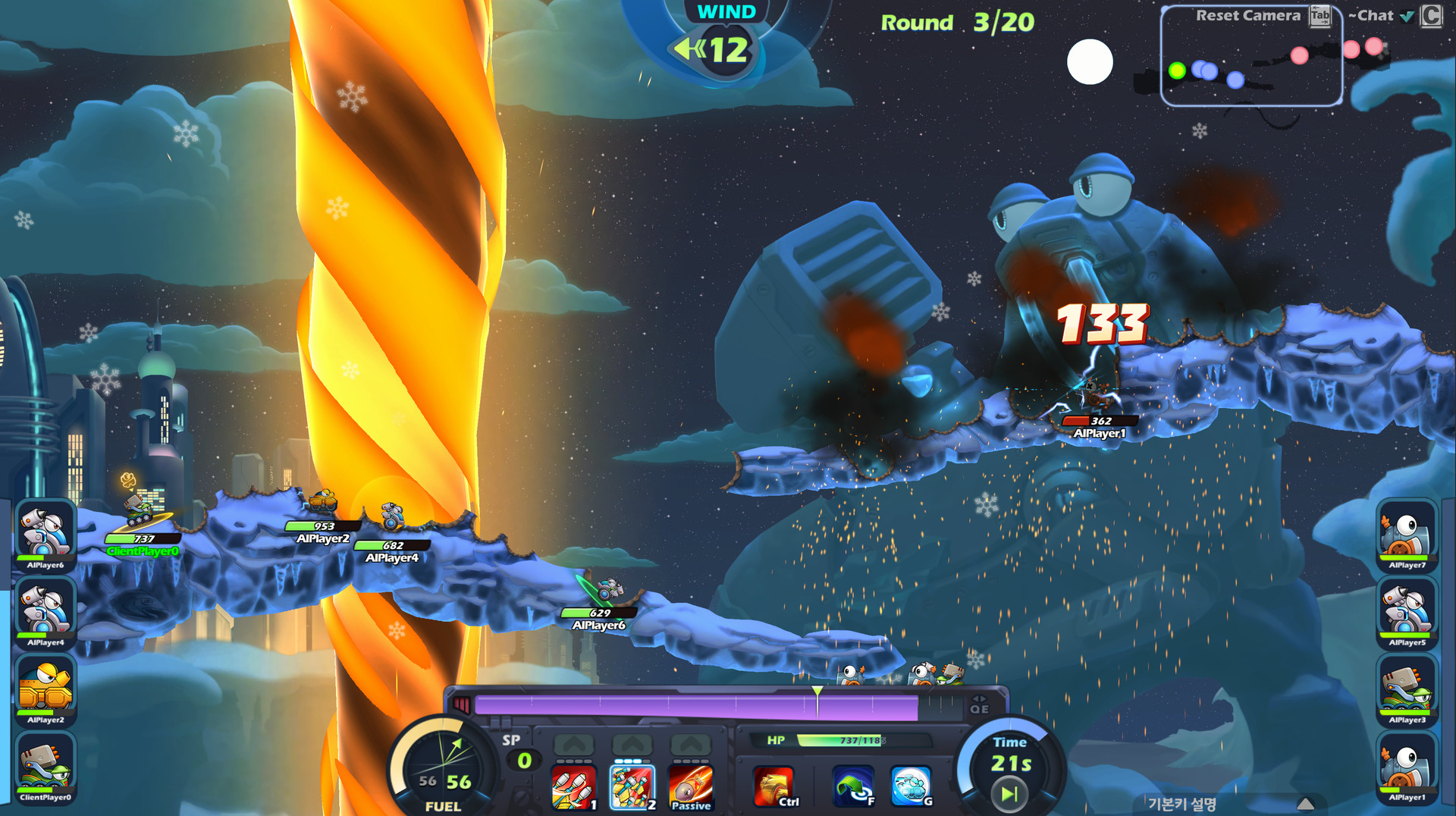Activate the golden gauntlet item
The width and height of the screenshot is (1456, 816).
[773, 786]
